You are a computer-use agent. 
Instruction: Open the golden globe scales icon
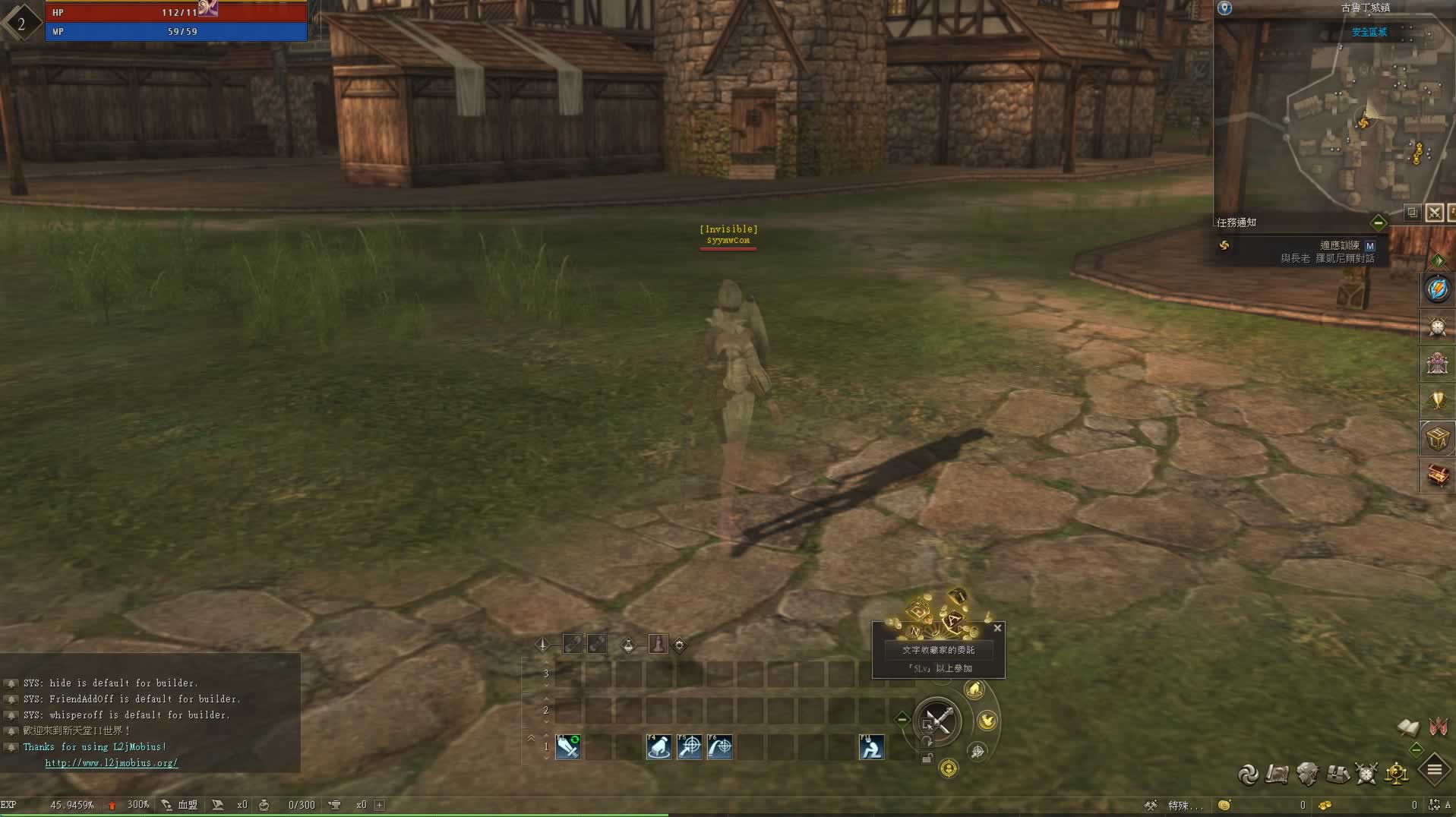pos(1396,774)
